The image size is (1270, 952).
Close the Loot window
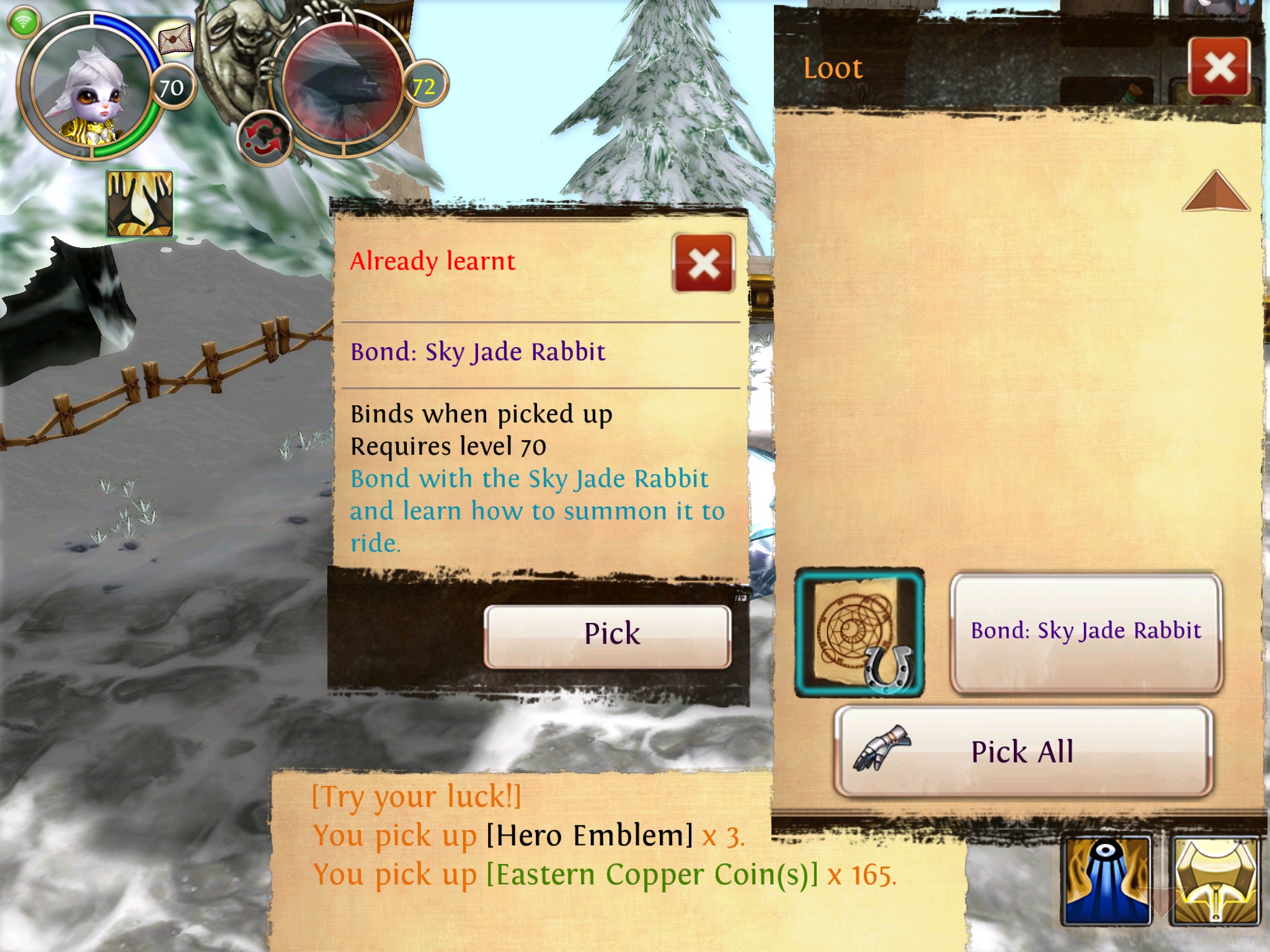pyautogui.click(x=1219, y=67)
